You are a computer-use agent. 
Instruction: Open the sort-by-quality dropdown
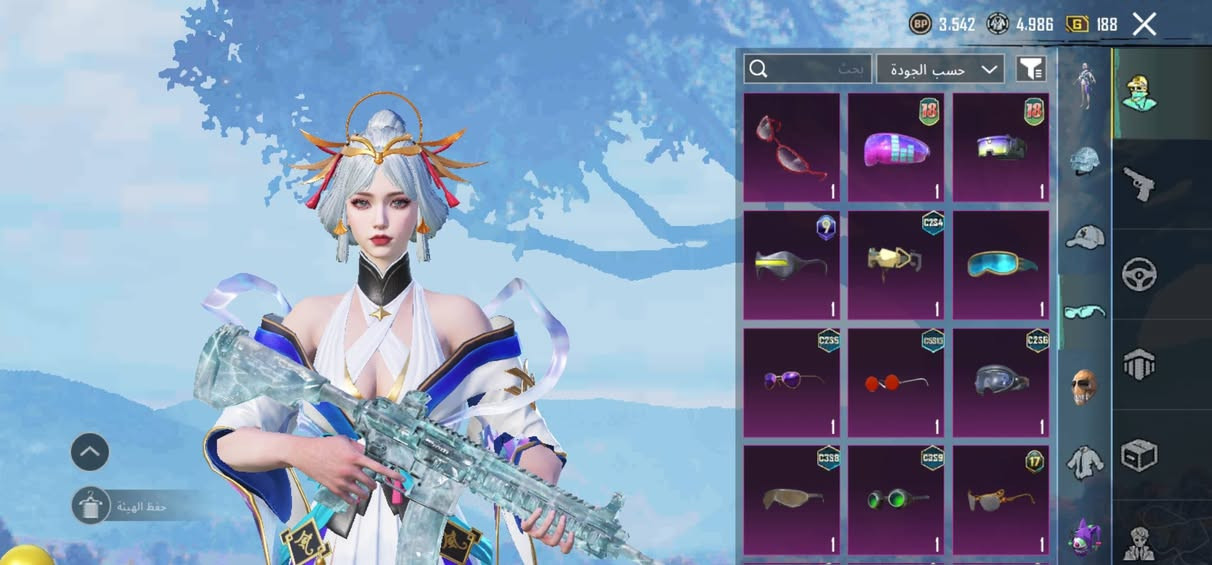coord(940,69)
